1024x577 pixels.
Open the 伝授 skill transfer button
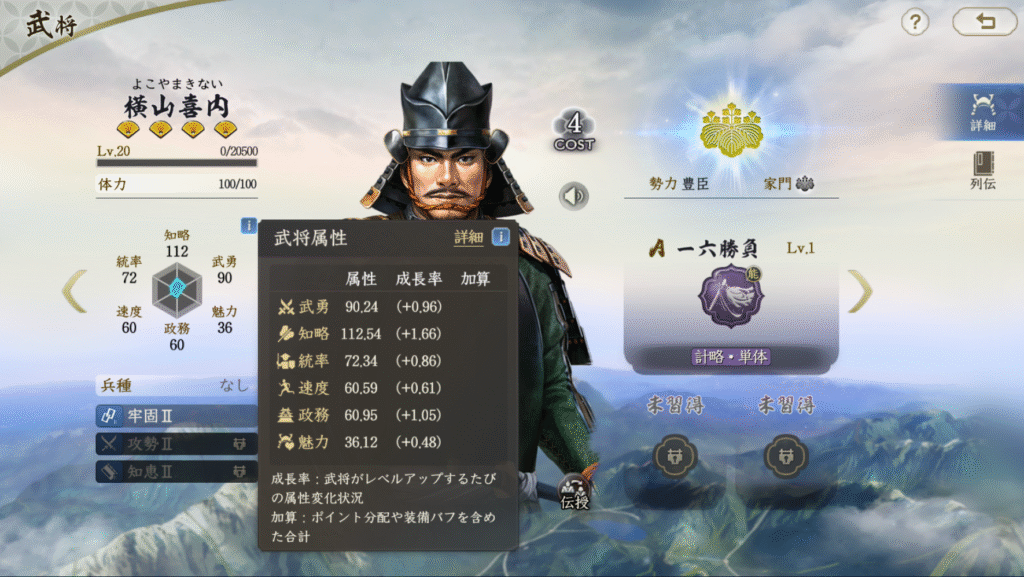575,492
